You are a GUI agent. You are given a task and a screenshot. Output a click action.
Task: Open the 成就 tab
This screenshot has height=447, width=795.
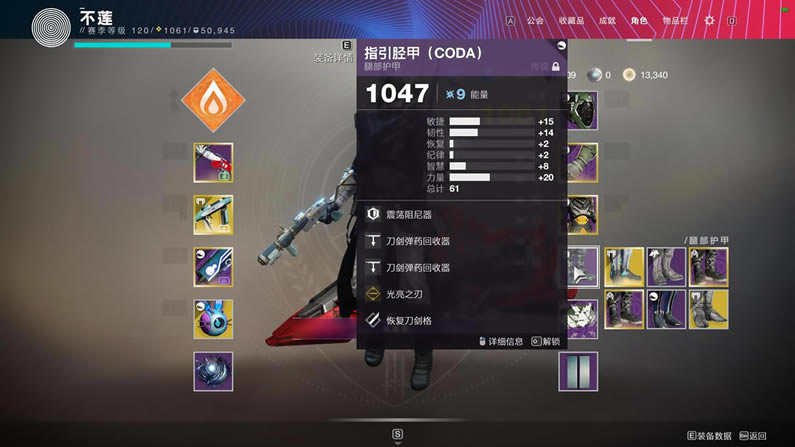tap(606, 20)
